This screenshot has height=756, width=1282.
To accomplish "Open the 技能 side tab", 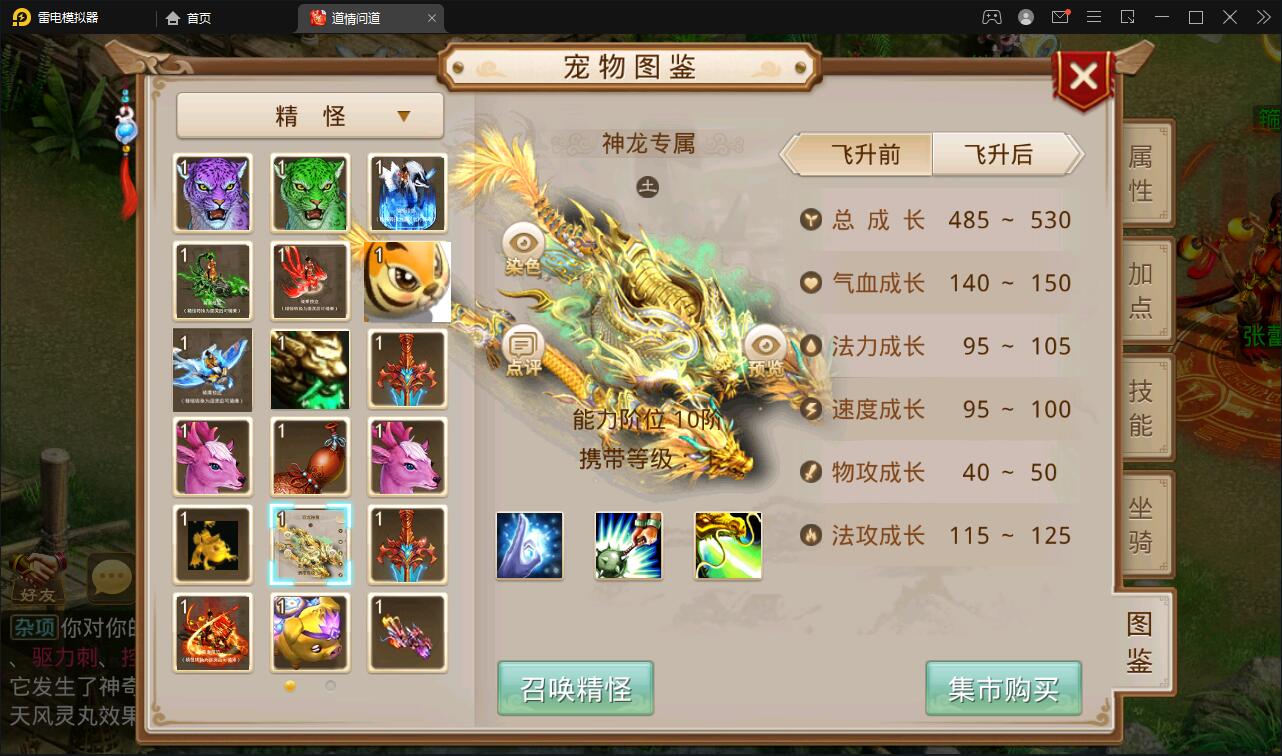I will (x=1145, y=405).
